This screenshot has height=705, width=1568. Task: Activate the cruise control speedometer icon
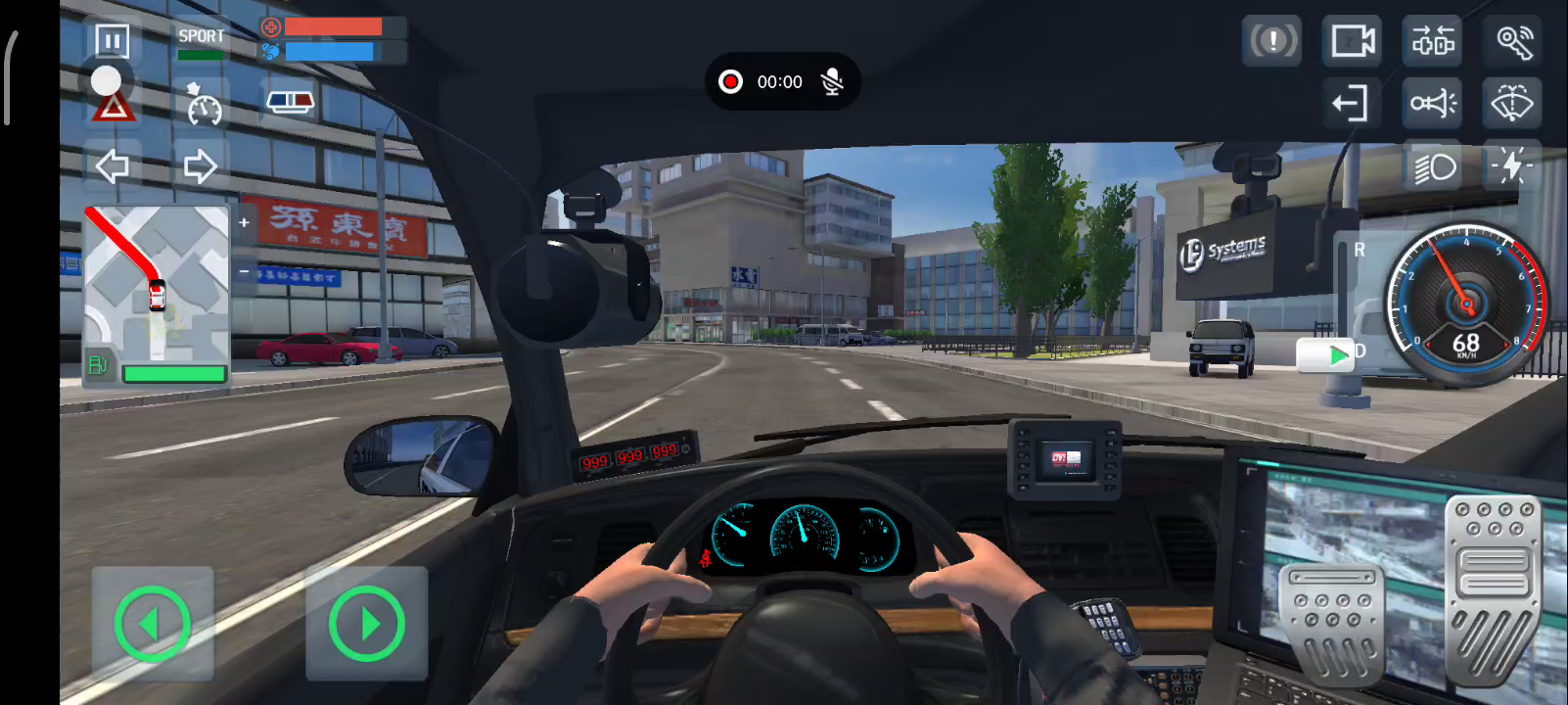(204, 105)
